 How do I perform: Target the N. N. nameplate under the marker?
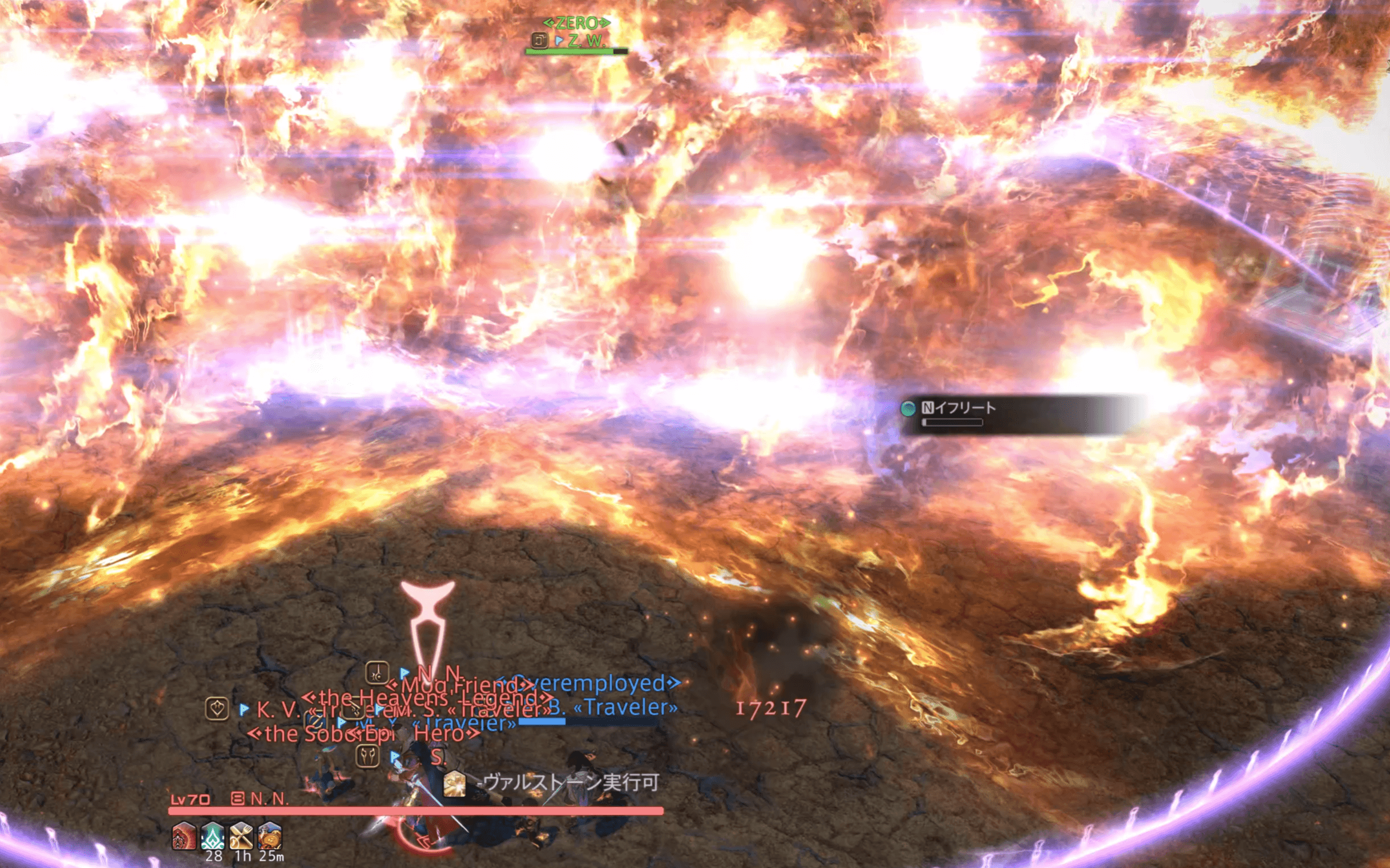(x=439, y=672)
